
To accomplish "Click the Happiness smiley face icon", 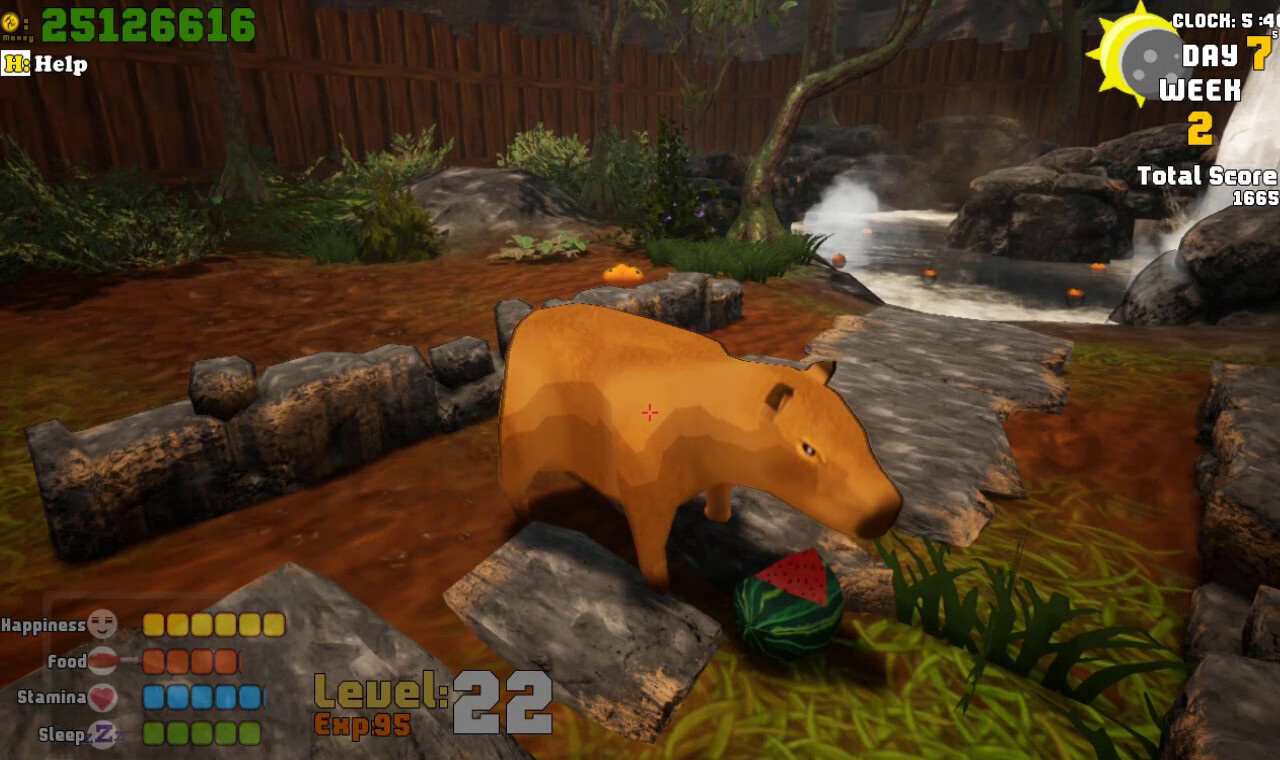I will pyautogui.click(x=105, y=622).
